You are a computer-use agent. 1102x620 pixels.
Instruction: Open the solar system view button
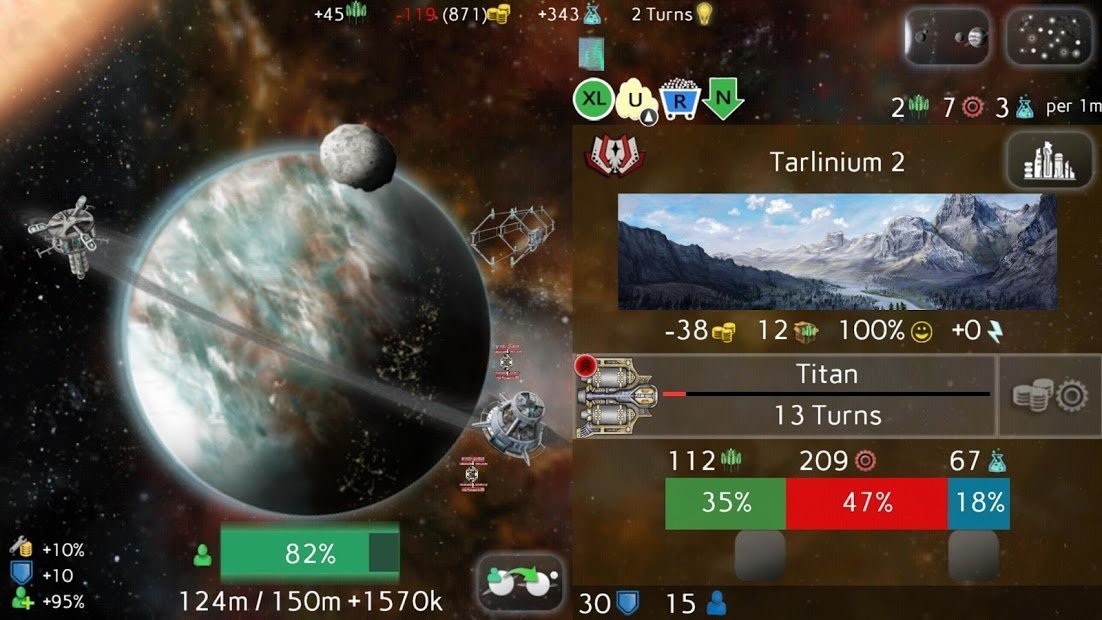coord(947,37)
